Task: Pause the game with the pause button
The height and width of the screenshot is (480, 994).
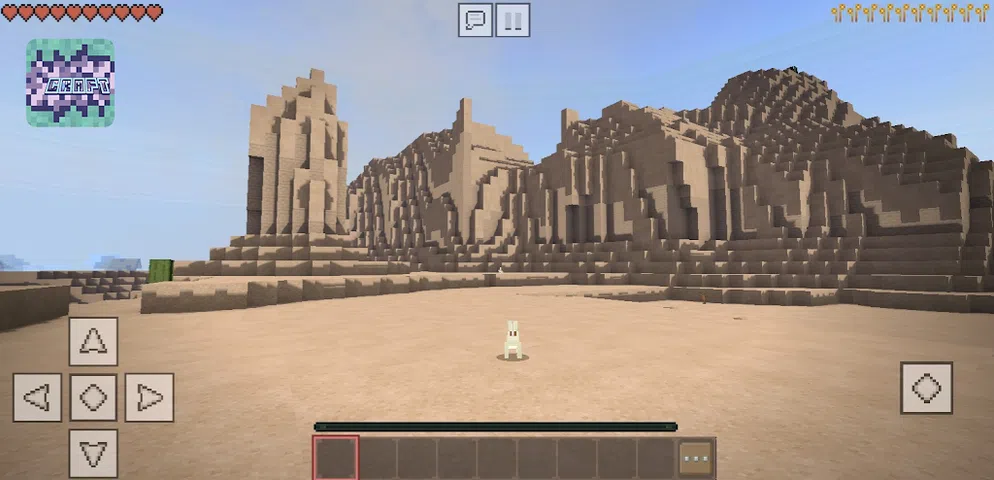Action: [x=513, y=20]
